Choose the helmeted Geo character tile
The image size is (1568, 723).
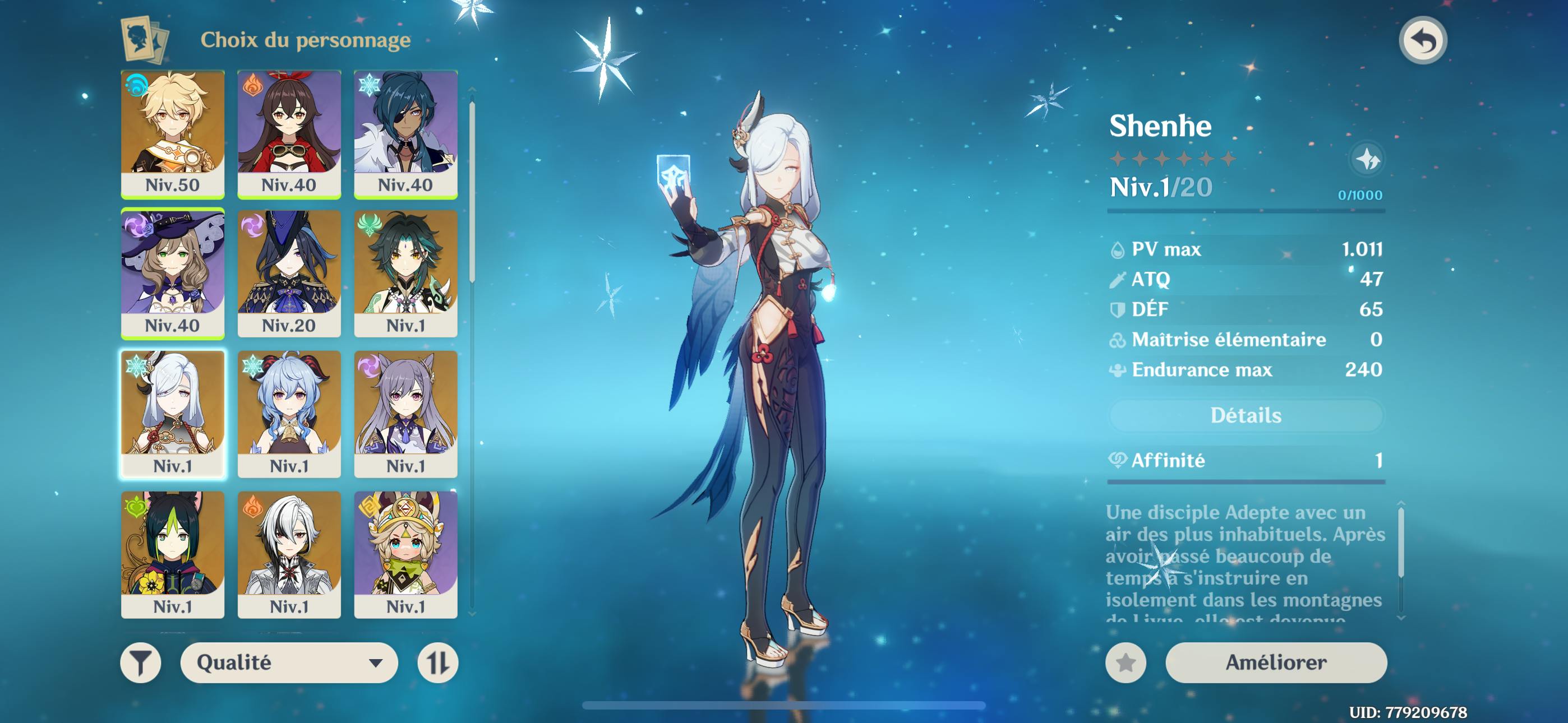click(x=405, y=554)
